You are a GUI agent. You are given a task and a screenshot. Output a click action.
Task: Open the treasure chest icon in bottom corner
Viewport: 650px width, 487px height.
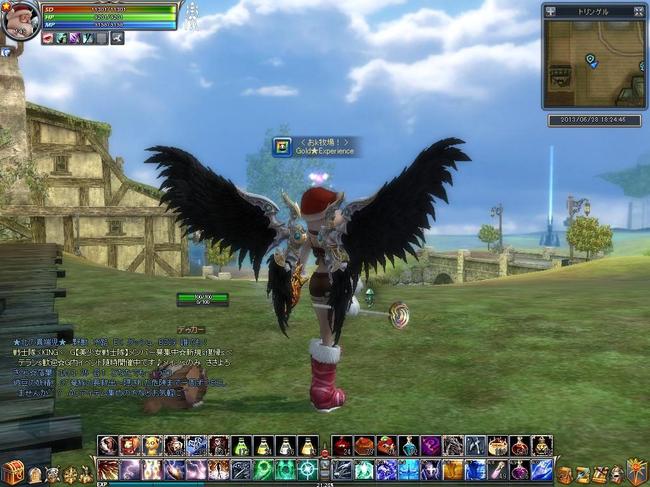[12, 472]
